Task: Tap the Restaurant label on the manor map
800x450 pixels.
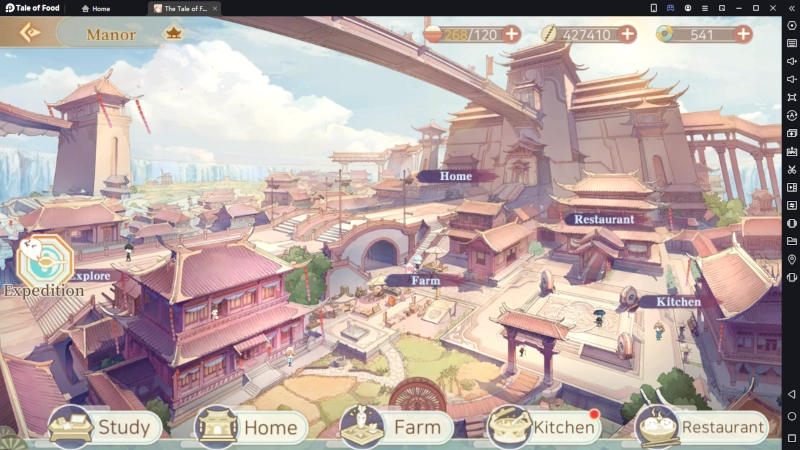Action: pyautogui.click(x=604, y=218)
